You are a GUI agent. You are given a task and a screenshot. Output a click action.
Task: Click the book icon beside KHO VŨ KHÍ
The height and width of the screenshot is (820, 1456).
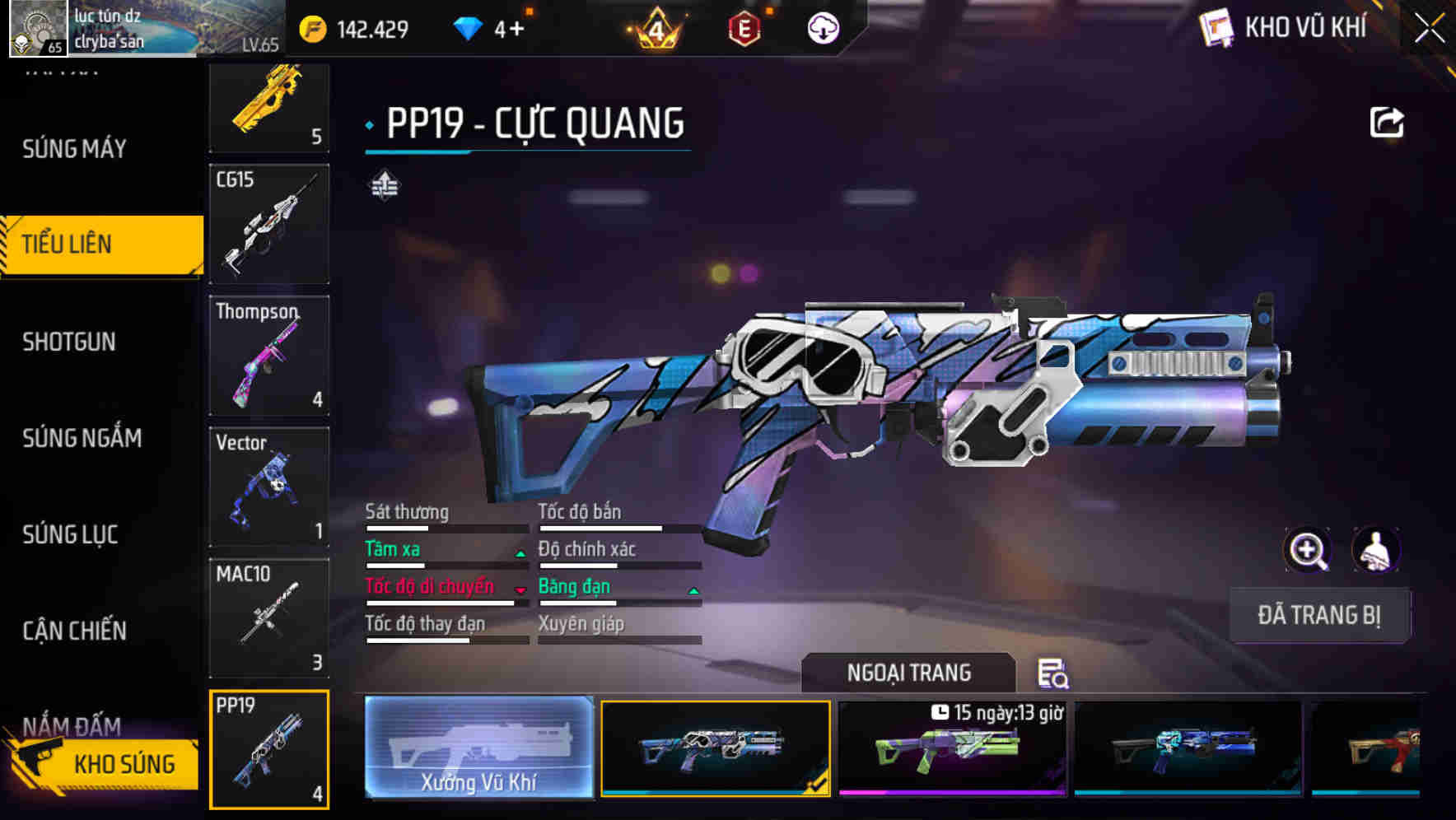(1216, 27)
